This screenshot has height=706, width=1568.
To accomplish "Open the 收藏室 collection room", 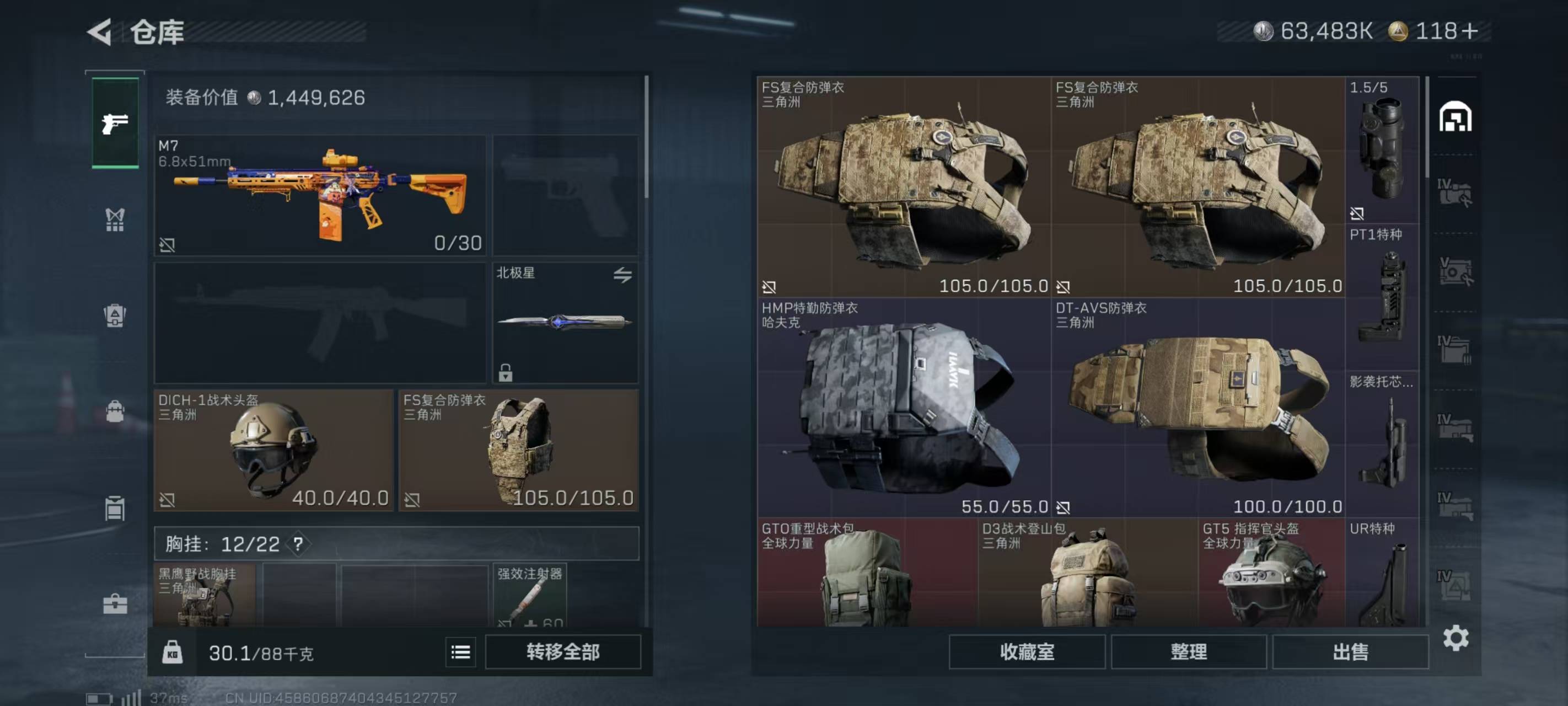I will 1026,652.
